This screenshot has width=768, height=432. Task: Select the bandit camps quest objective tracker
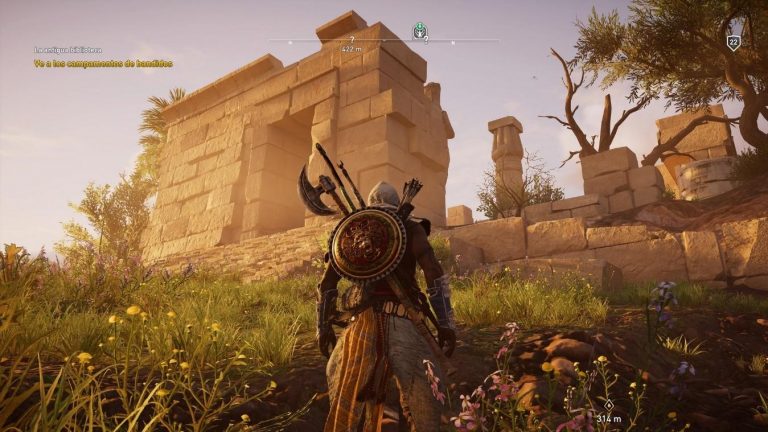(103, 63)
